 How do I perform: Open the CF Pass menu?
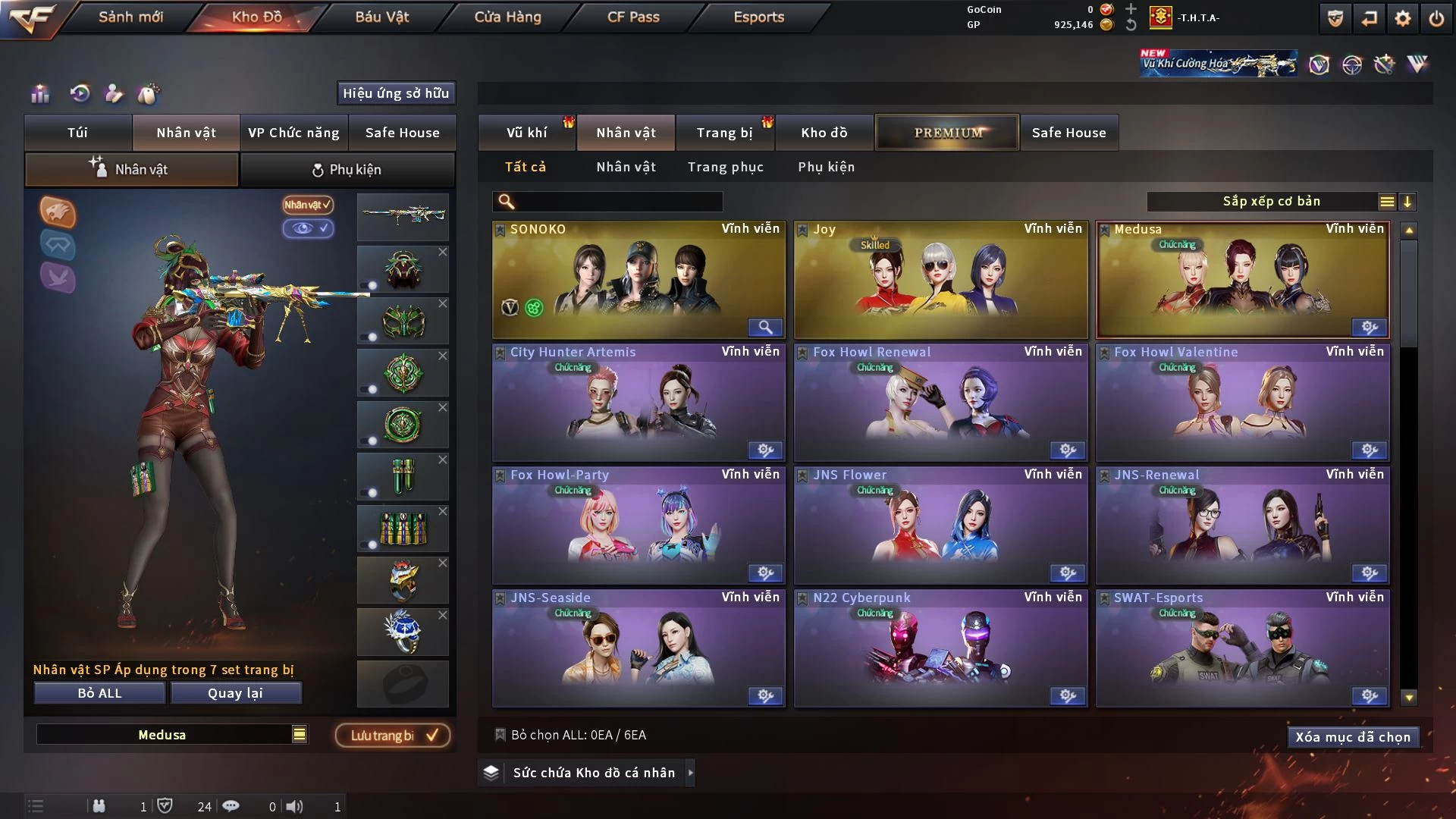(x=633, y=17)
